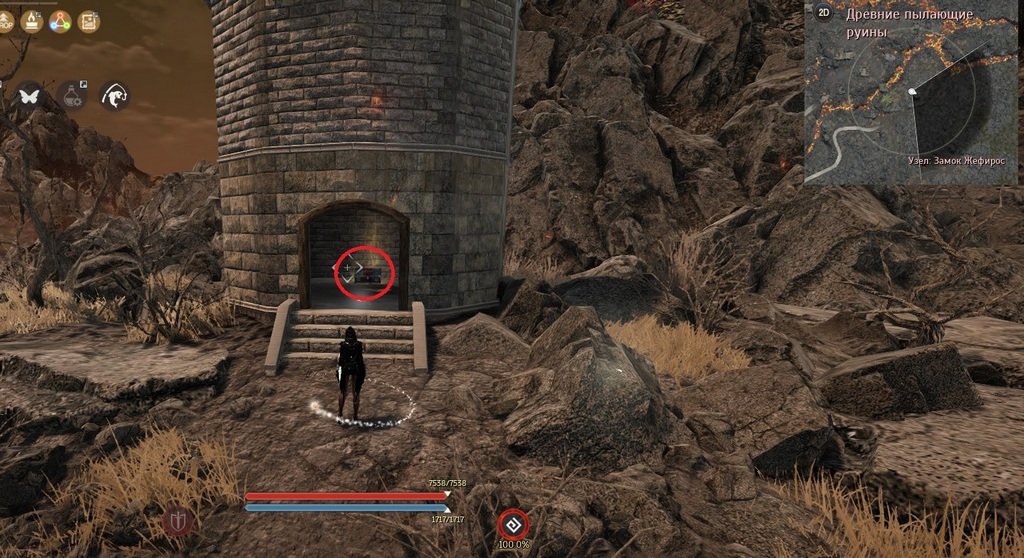Select the white butterfly icon
This screenshot has height=558, width=1024.
[x=29, y=95]
